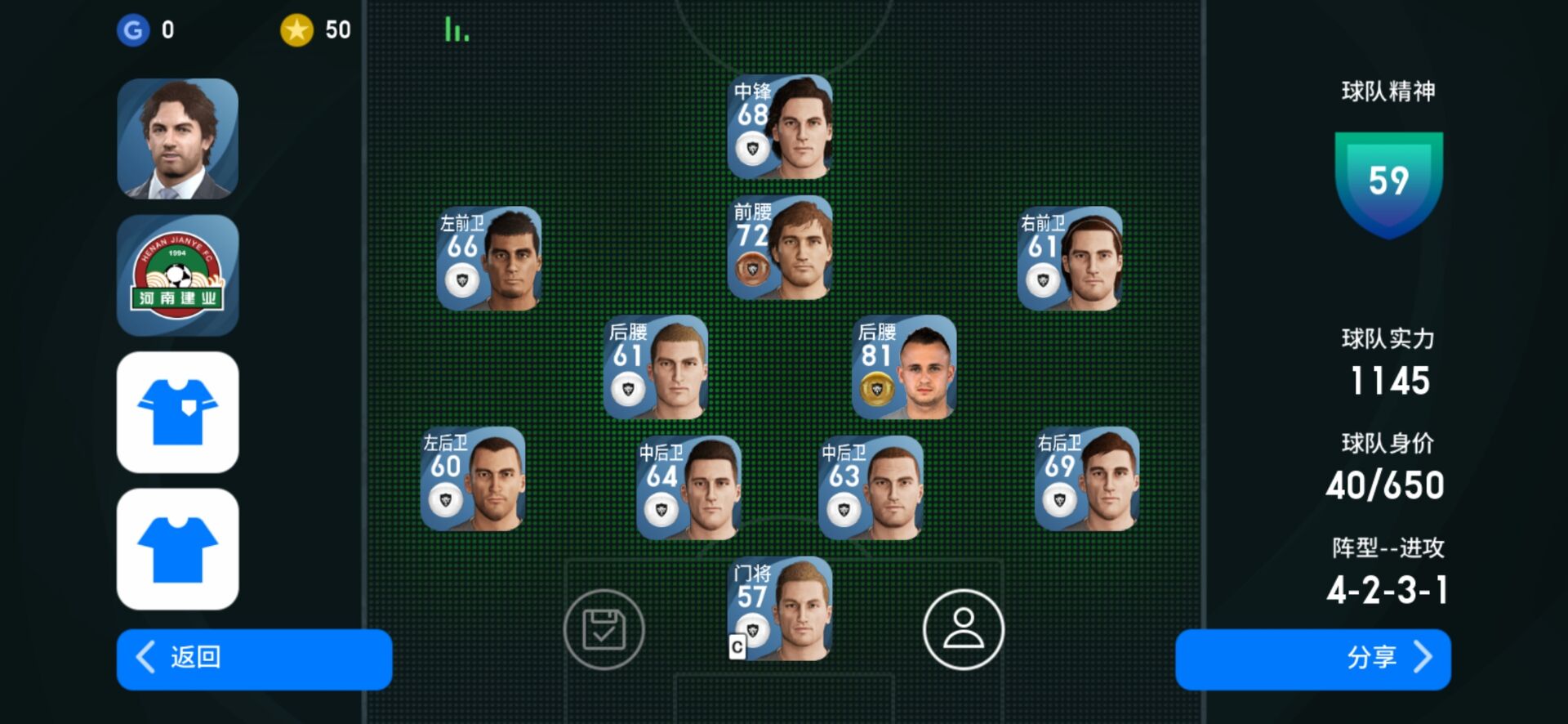
Task: Go back with the 返回 button
Action: (254, 659)
